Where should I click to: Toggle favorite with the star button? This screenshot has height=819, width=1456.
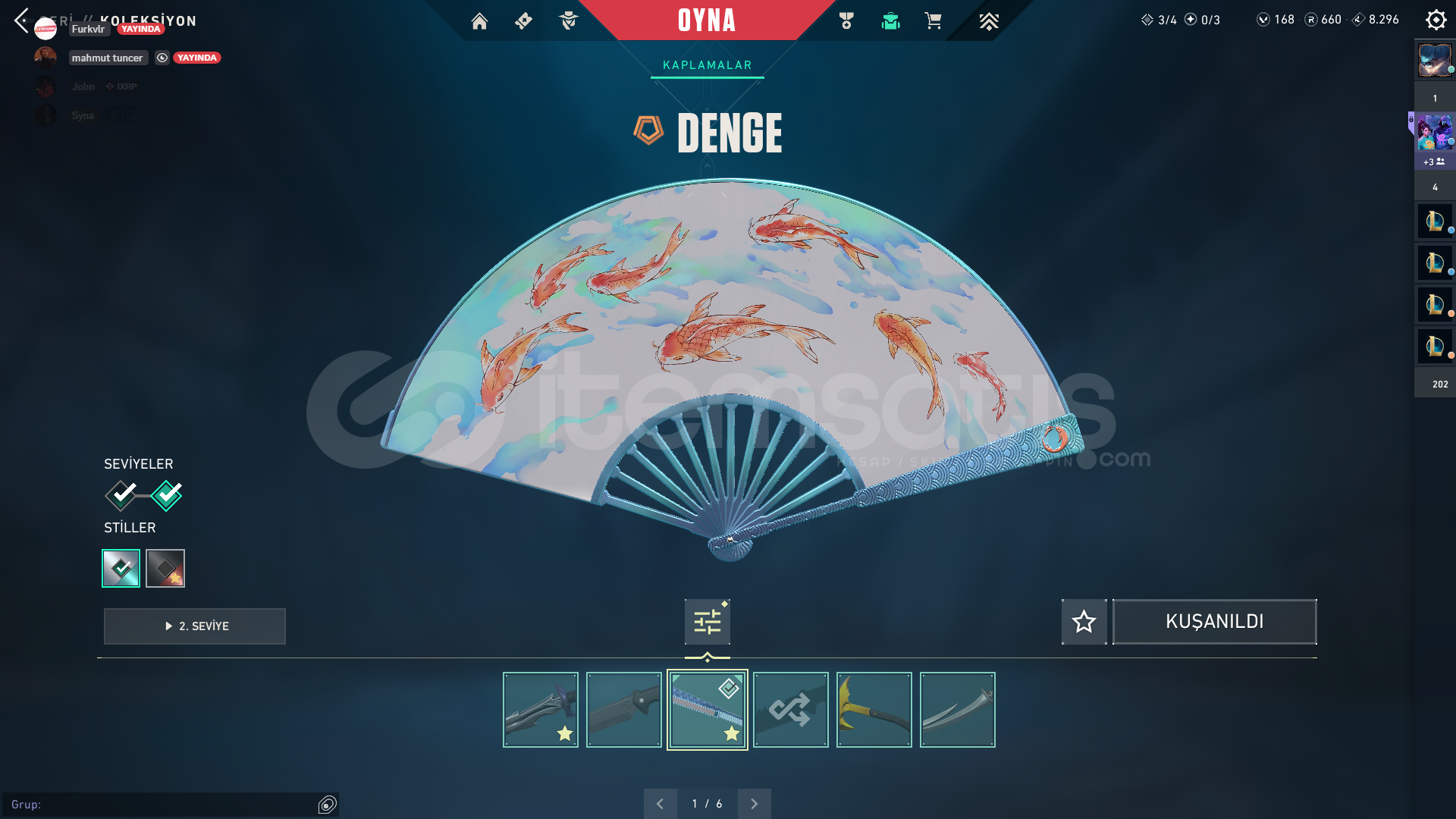click(1084, 622)
